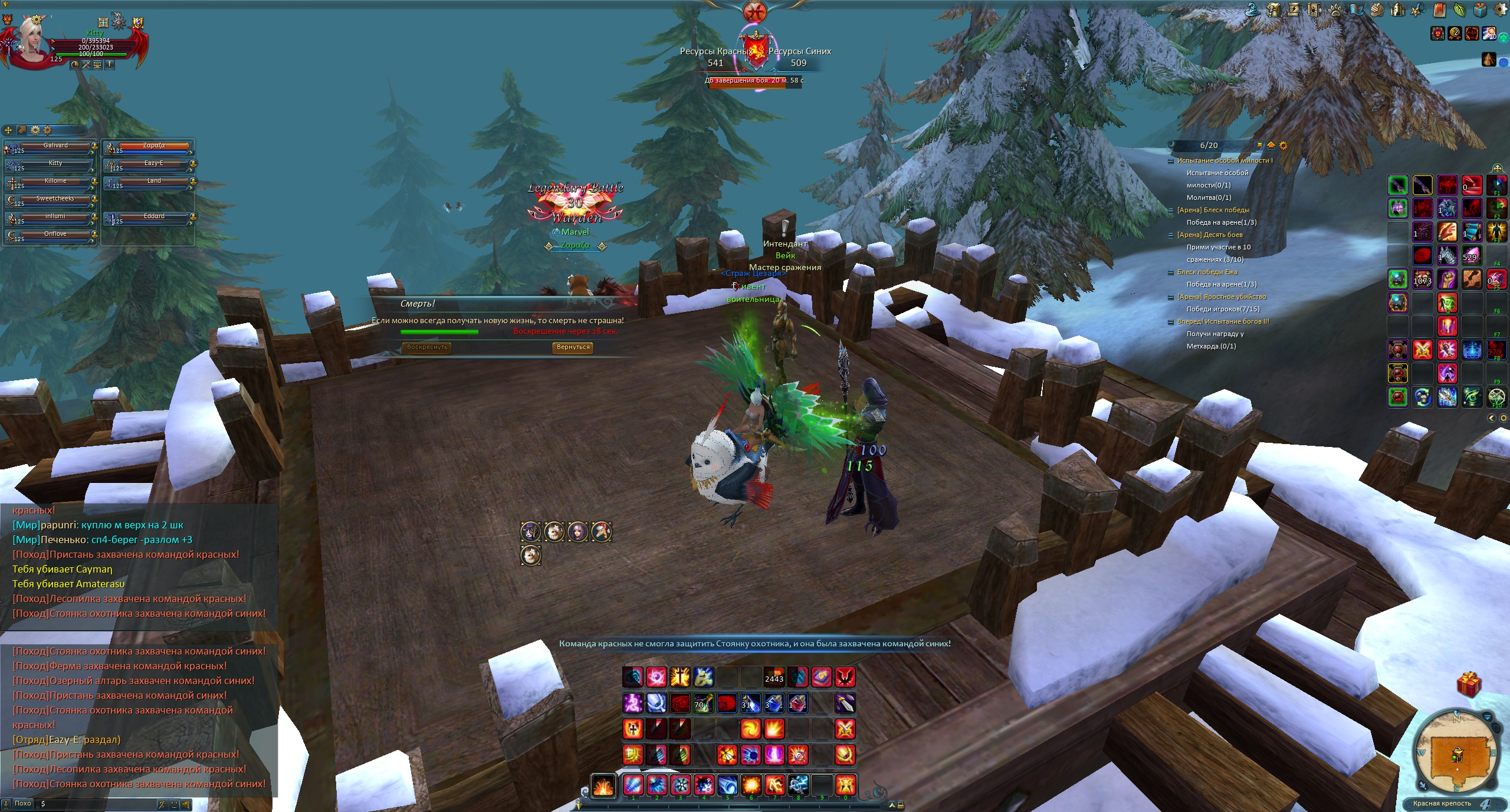Image resolution: width=1510 pixels, height=812 pixels.
Task: Click the red gift box above minimap
Action: click(1469, 685)
